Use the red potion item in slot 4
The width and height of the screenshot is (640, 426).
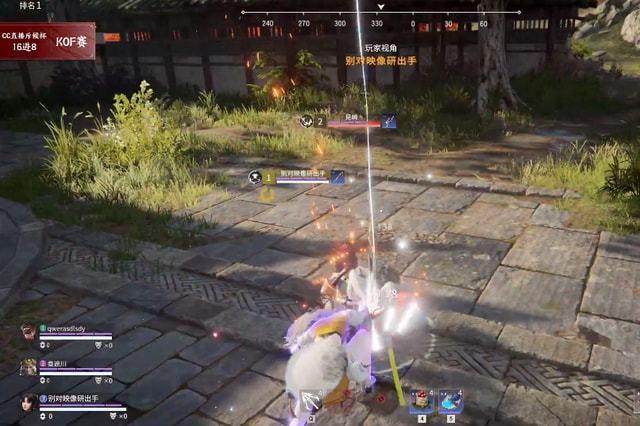pyautogui.click(x=422, y=401)
